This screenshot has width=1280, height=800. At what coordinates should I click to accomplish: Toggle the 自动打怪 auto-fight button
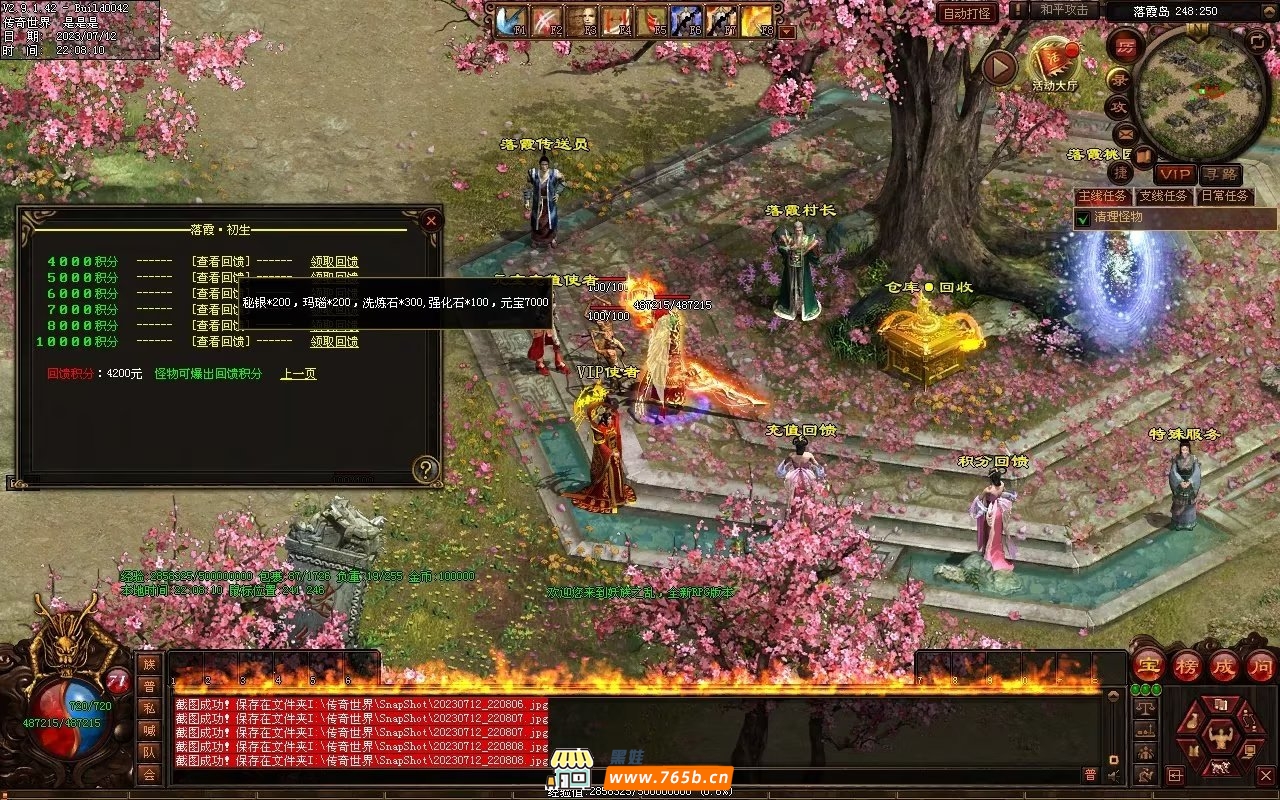coord(967,13)
